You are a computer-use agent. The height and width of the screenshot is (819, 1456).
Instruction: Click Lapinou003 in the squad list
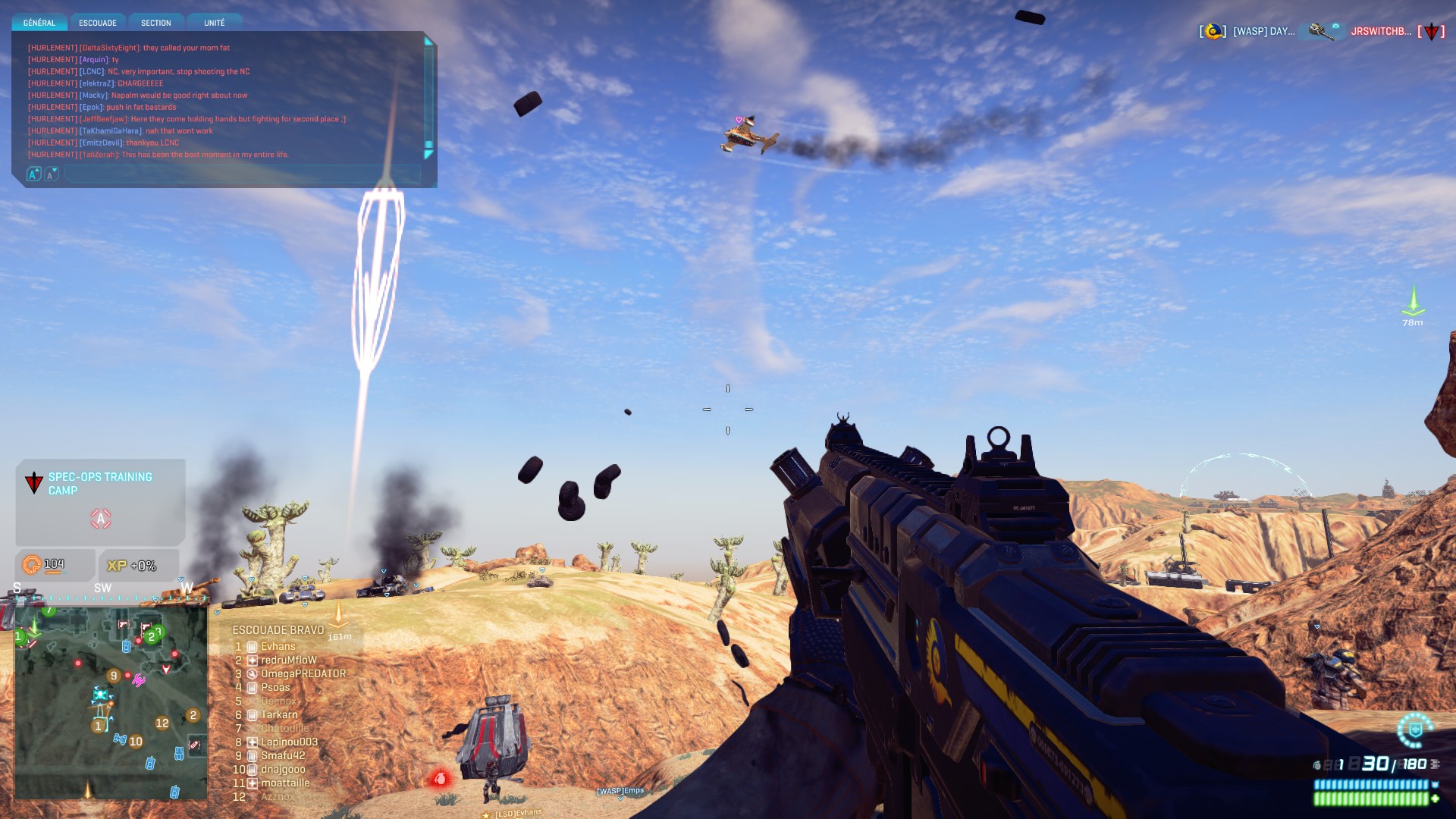(x=289, y=742)
